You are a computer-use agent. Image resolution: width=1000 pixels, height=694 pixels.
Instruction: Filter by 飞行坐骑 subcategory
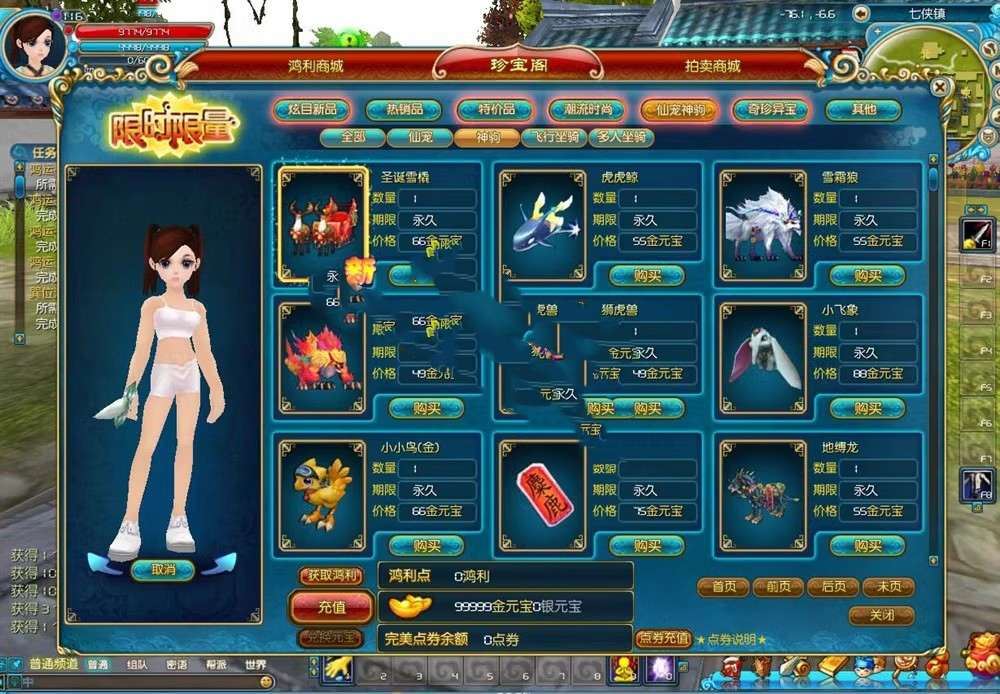pos(554,138)
